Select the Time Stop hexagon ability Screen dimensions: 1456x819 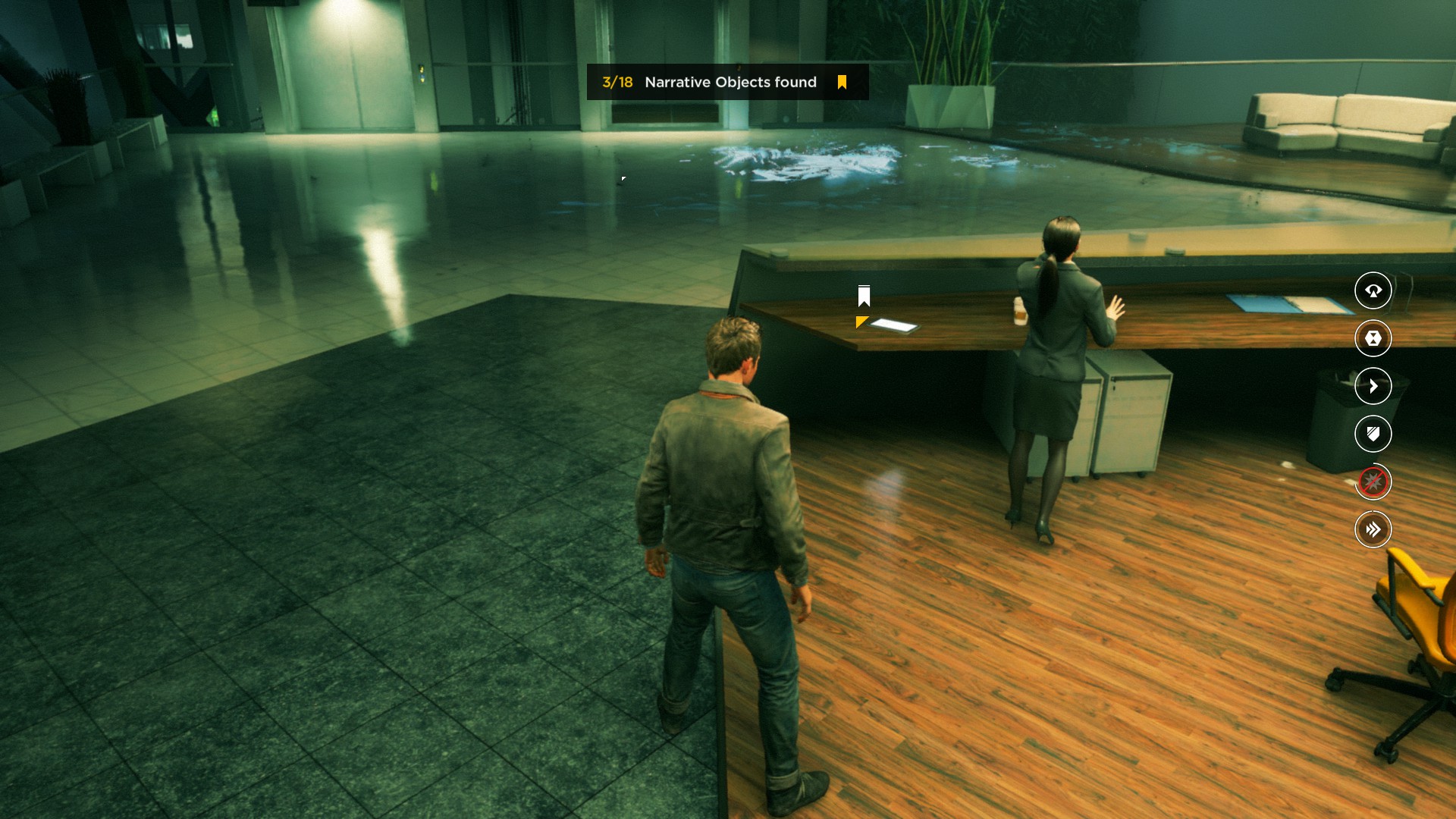[x=1373, y=338]
